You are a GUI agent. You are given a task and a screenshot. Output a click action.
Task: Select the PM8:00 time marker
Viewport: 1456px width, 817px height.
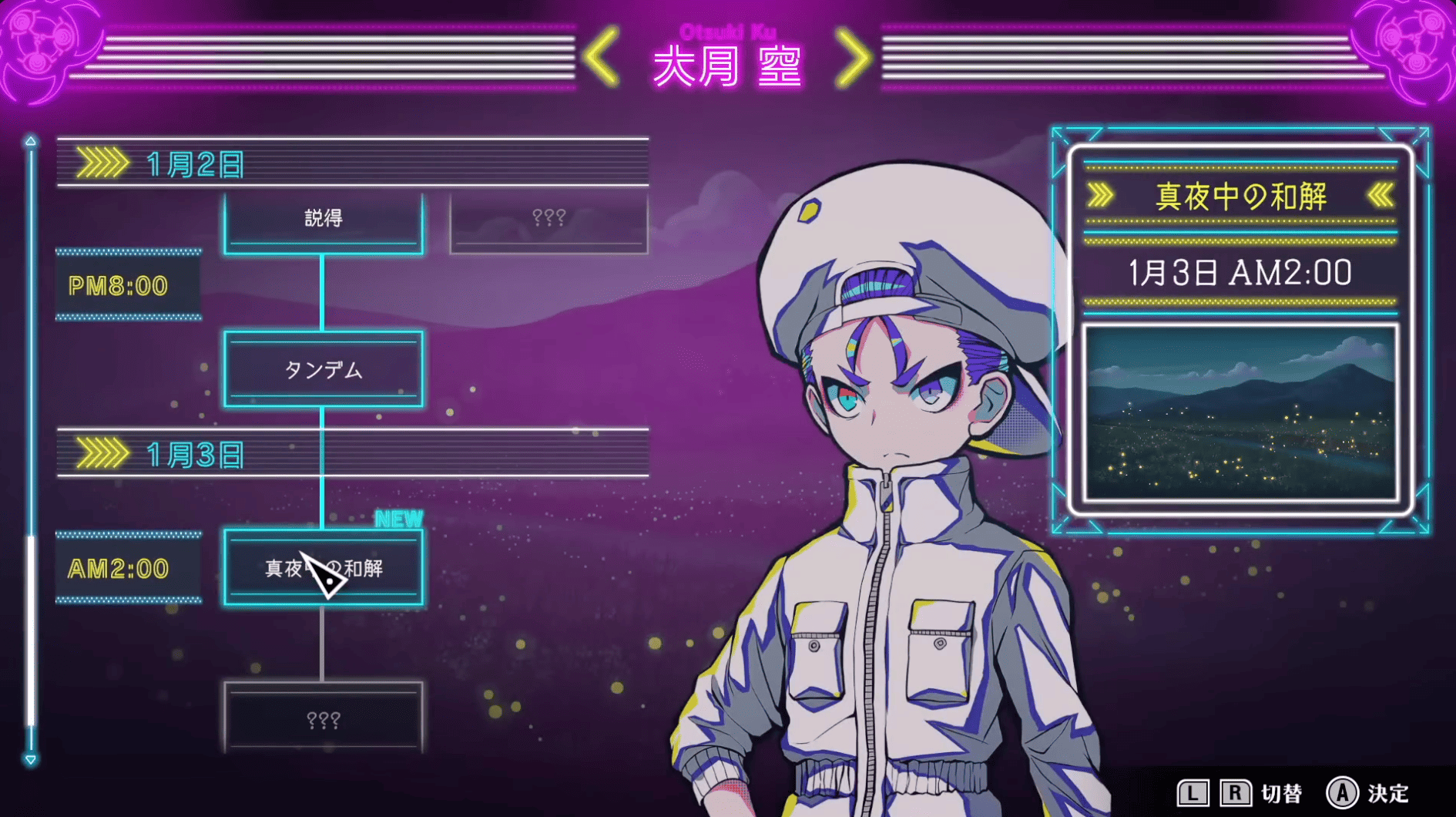[x=127, y=286]
